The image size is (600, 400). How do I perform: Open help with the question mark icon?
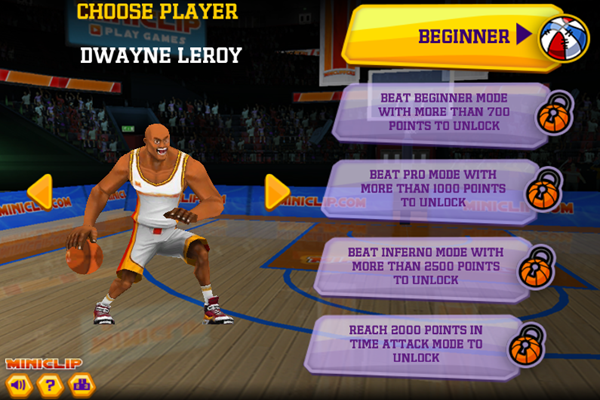pos(49,384)
